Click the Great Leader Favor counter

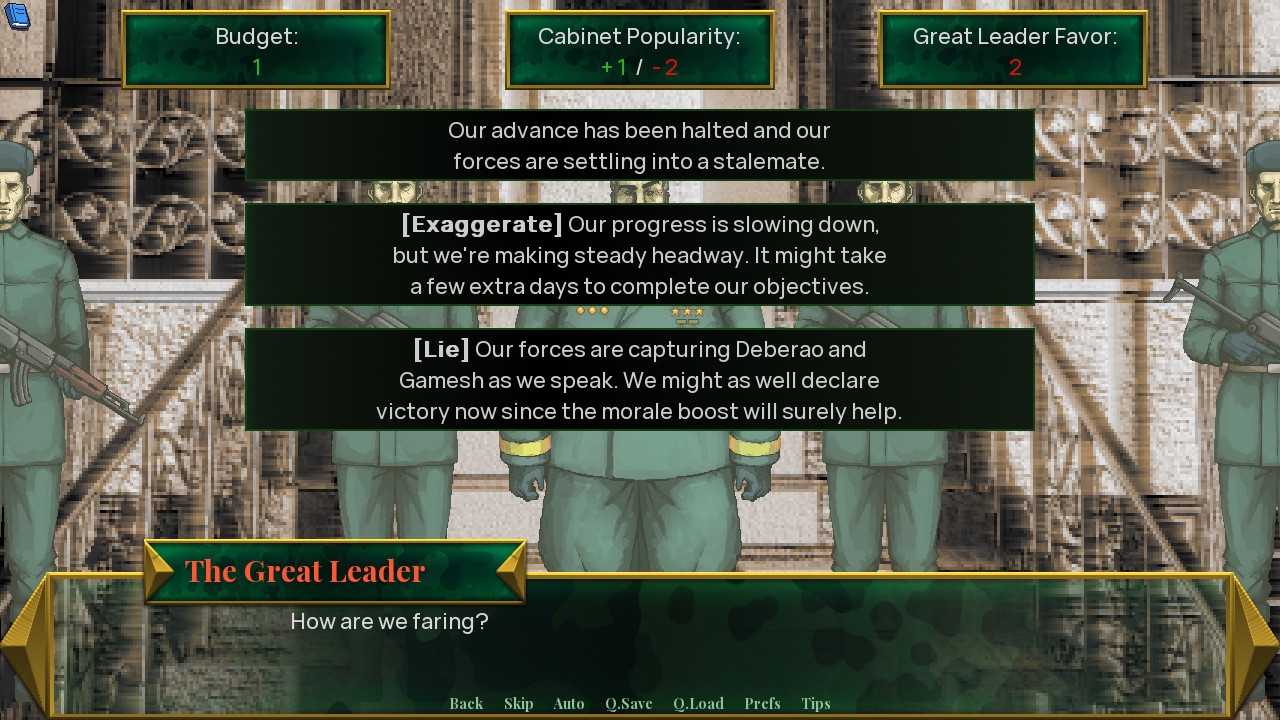(x=1012, y=49)
